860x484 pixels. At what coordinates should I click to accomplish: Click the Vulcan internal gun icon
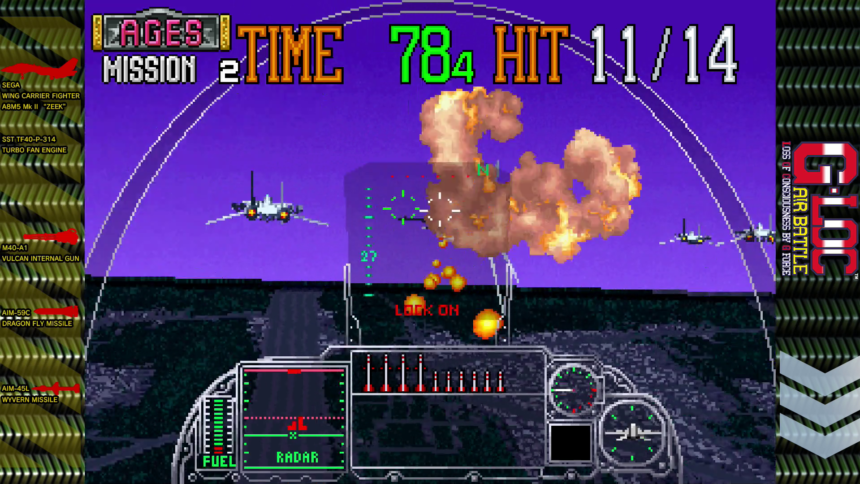point(50,237)
